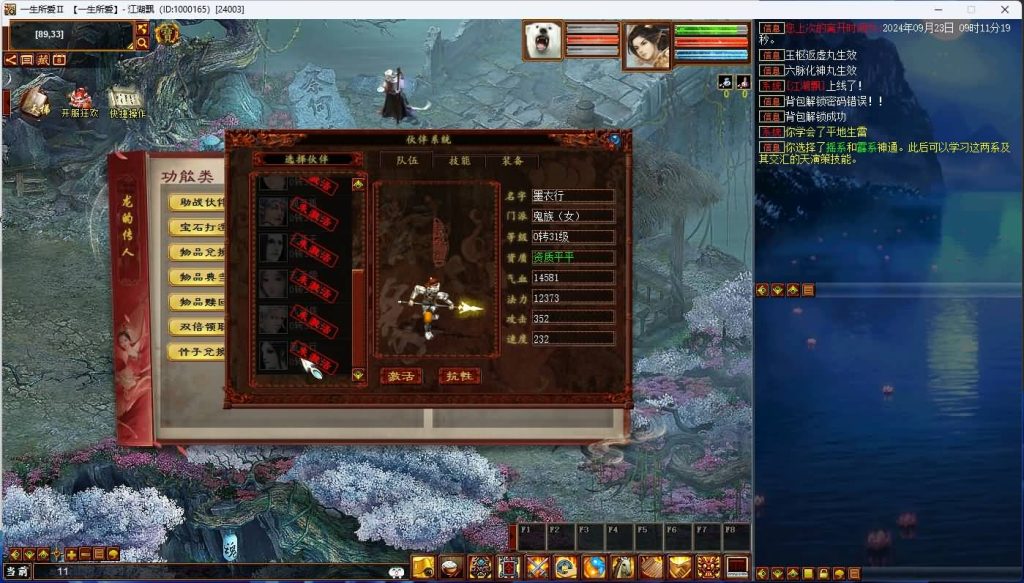Click the horse mount icon
This screenshot has height=583, width=1024.
tap(623, 567)
